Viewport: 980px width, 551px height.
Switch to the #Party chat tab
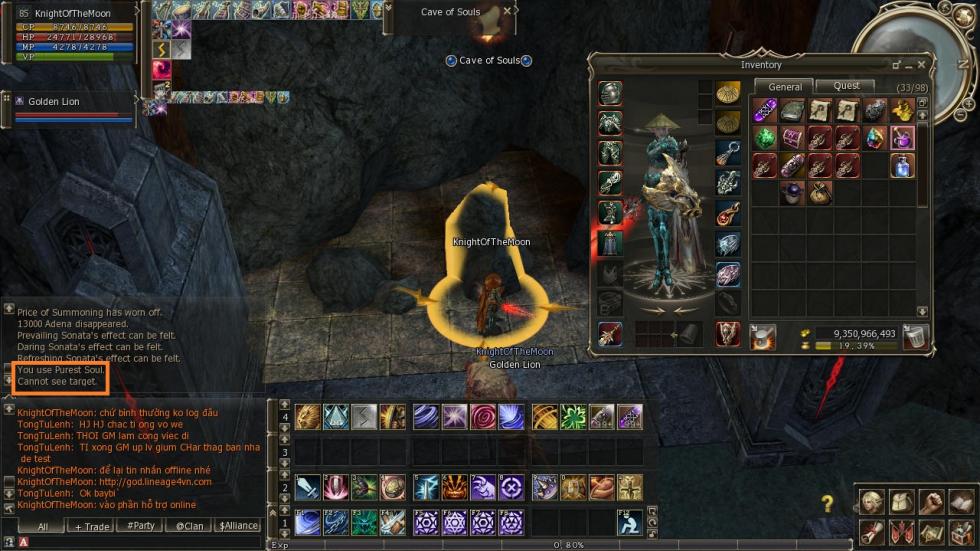(140, 526)
